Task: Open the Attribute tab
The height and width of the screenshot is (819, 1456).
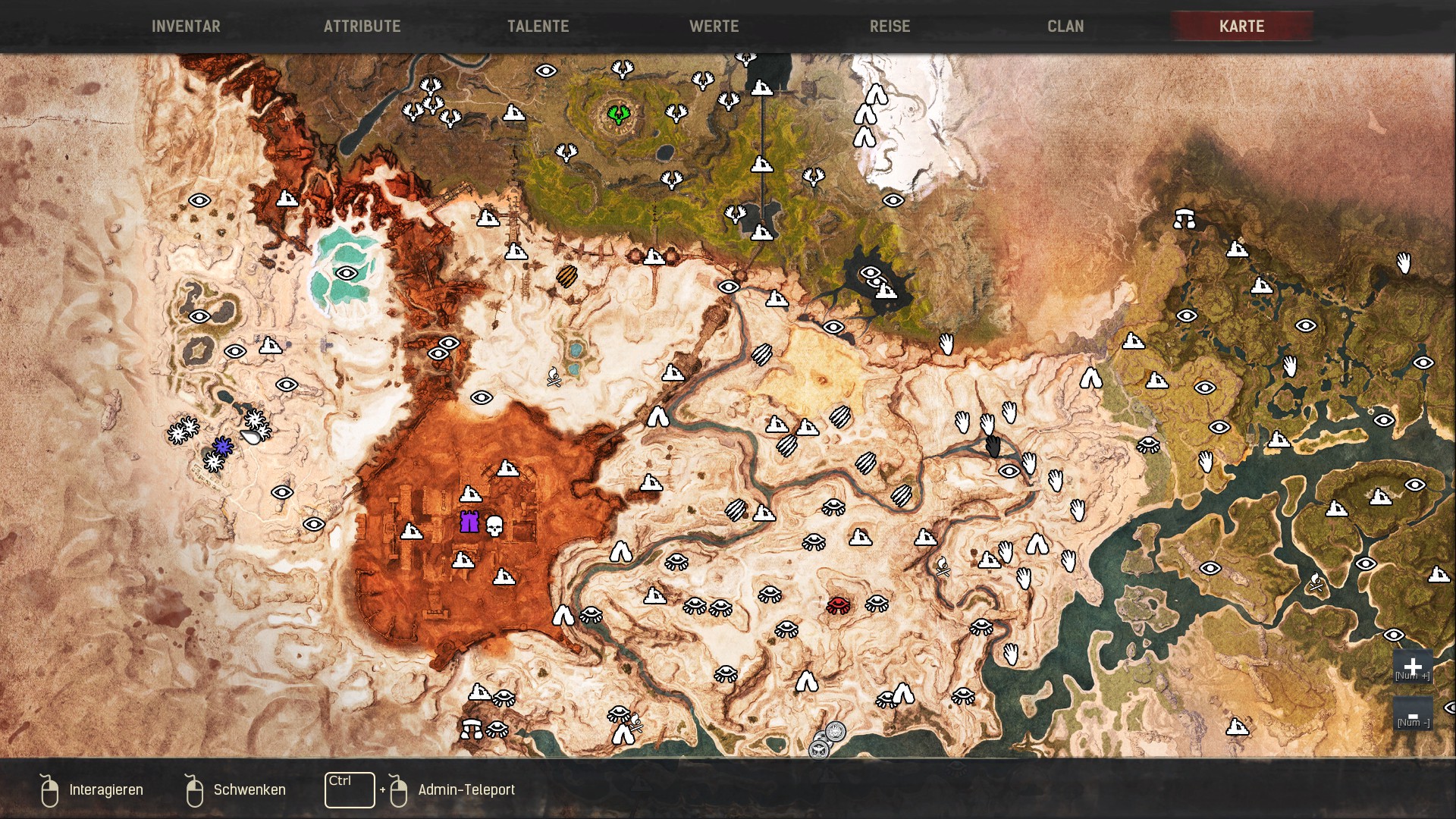Action: coord(362,27)
